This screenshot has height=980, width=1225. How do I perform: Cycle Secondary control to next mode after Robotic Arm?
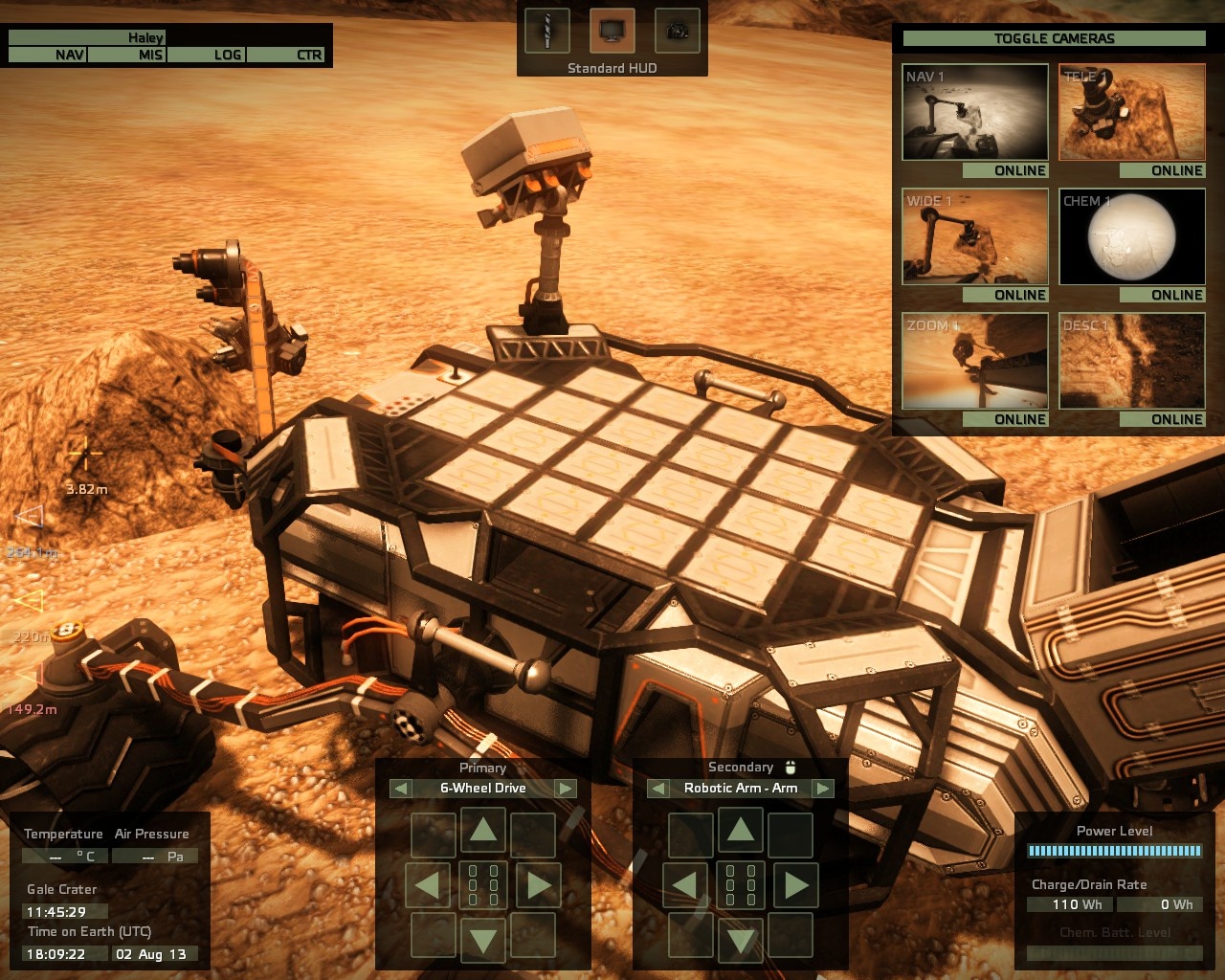pyautogui.click(x=823, y=789)
